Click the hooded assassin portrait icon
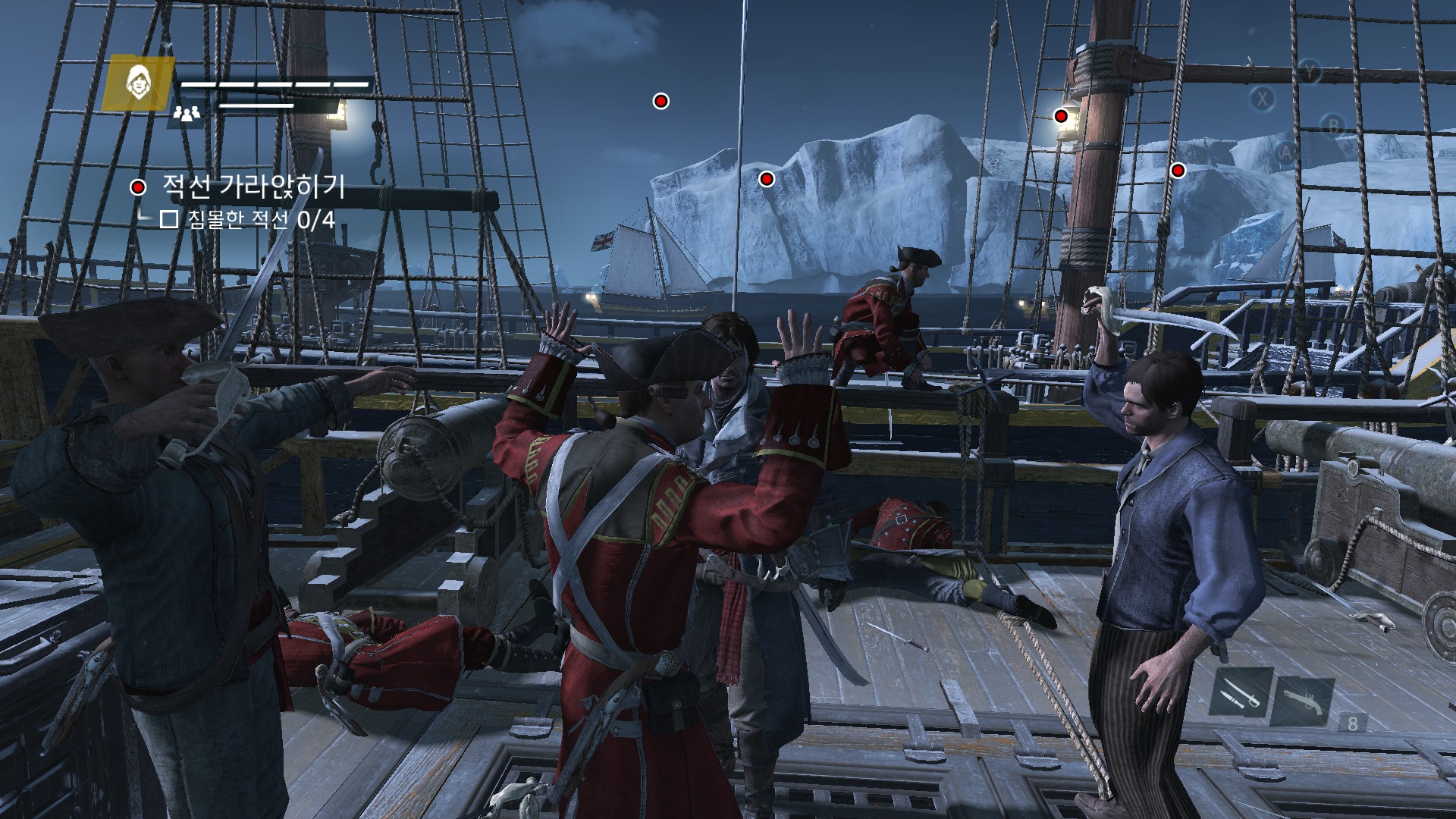This screenshot has width=1456, height=819. 137,82
